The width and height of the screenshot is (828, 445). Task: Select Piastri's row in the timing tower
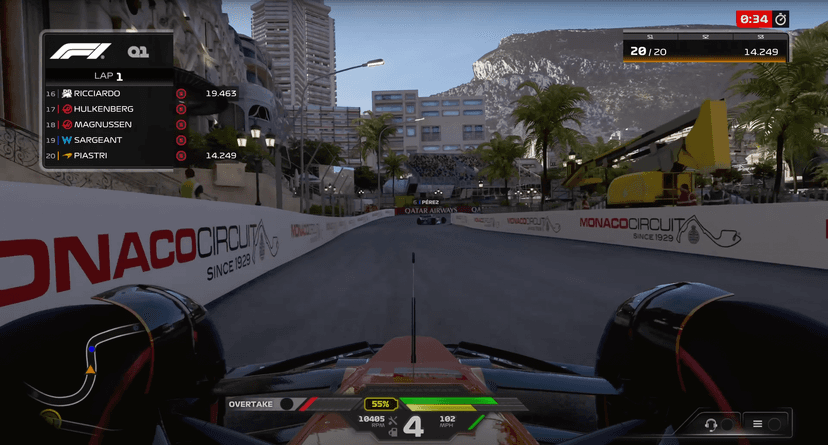pyautogui.click(x=108, y=156)
